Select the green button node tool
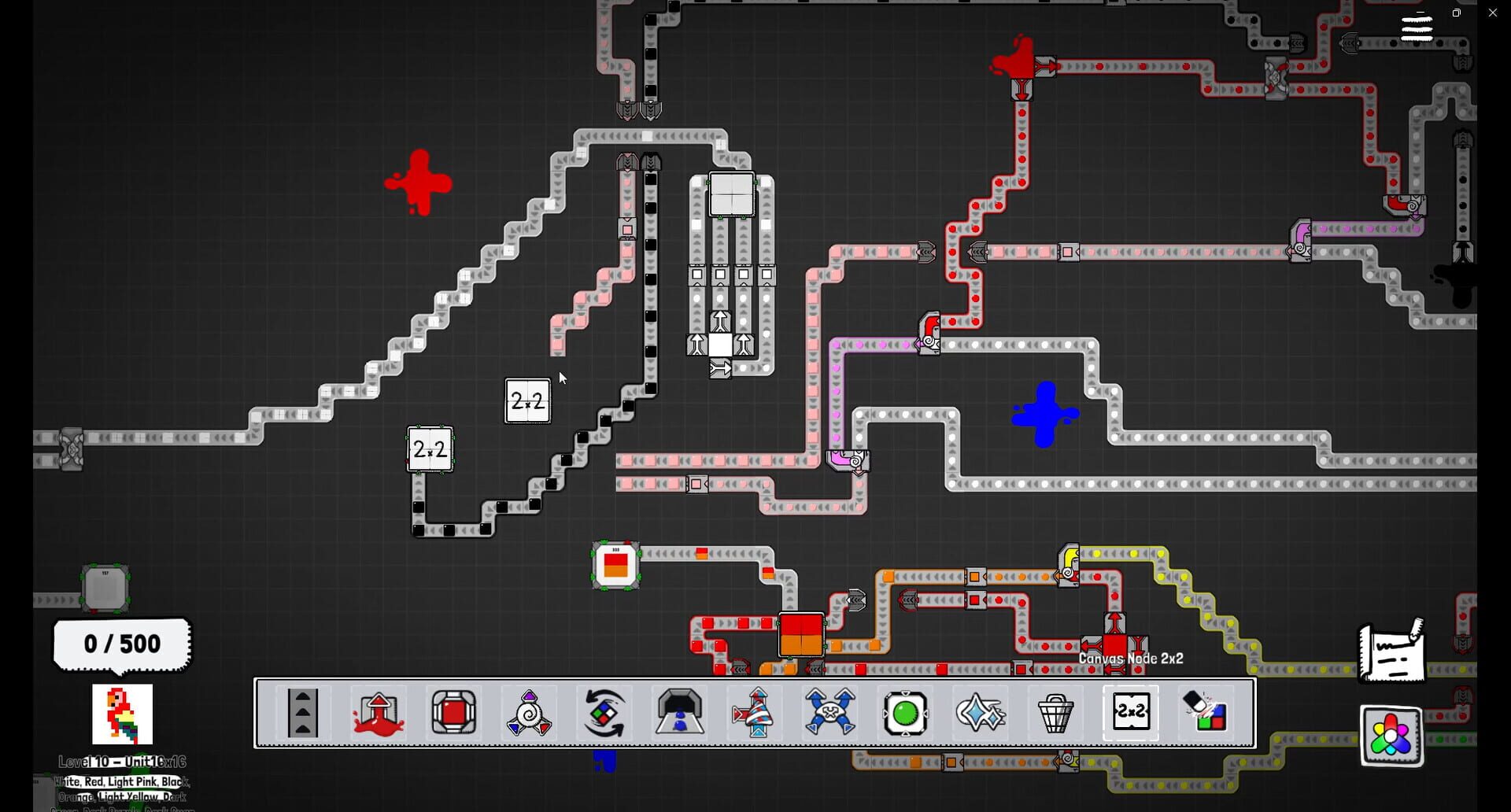The height and width of the screenshot is (812, 1511). (907, 713)
